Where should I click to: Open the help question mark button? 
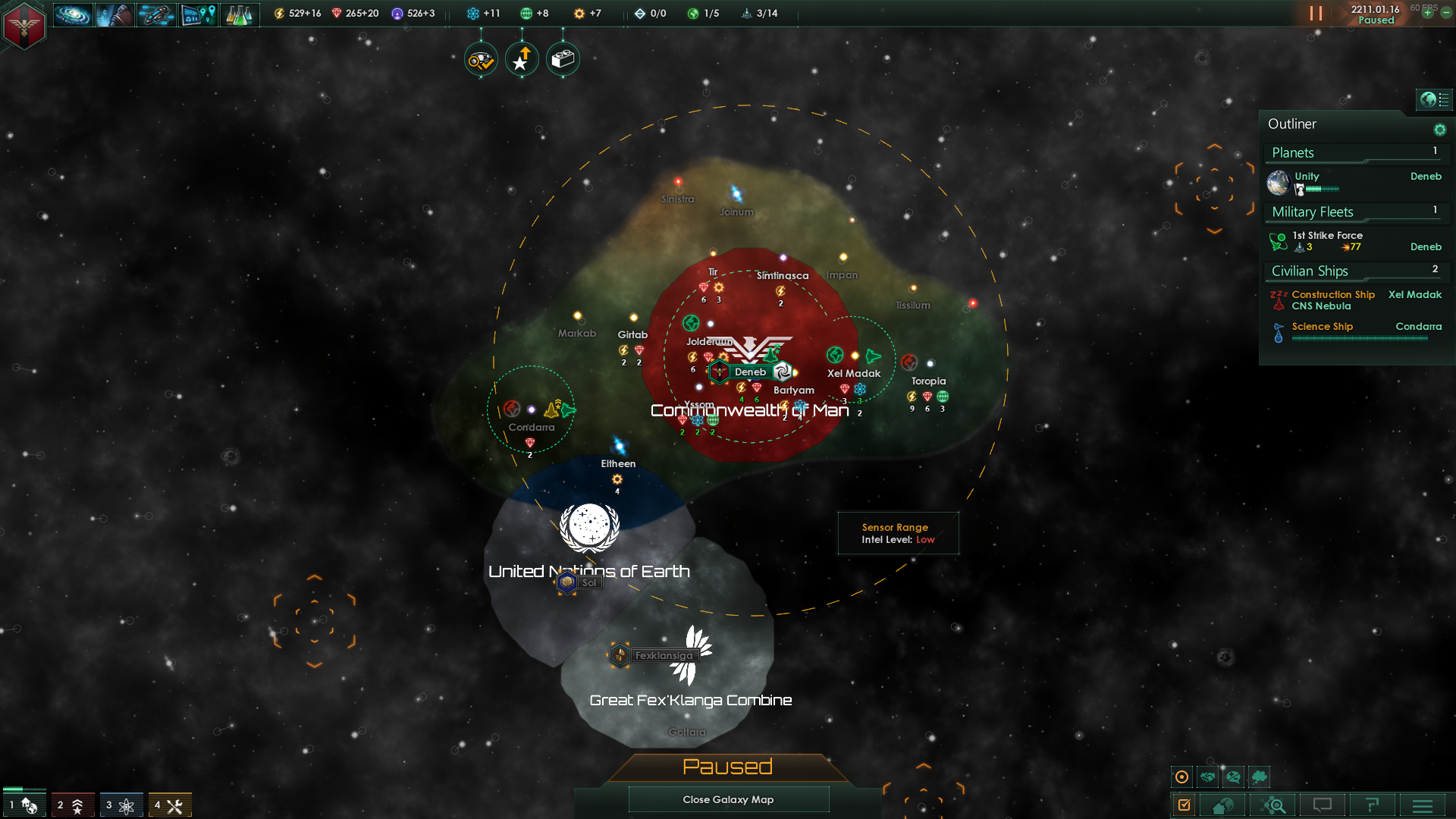1372,805
